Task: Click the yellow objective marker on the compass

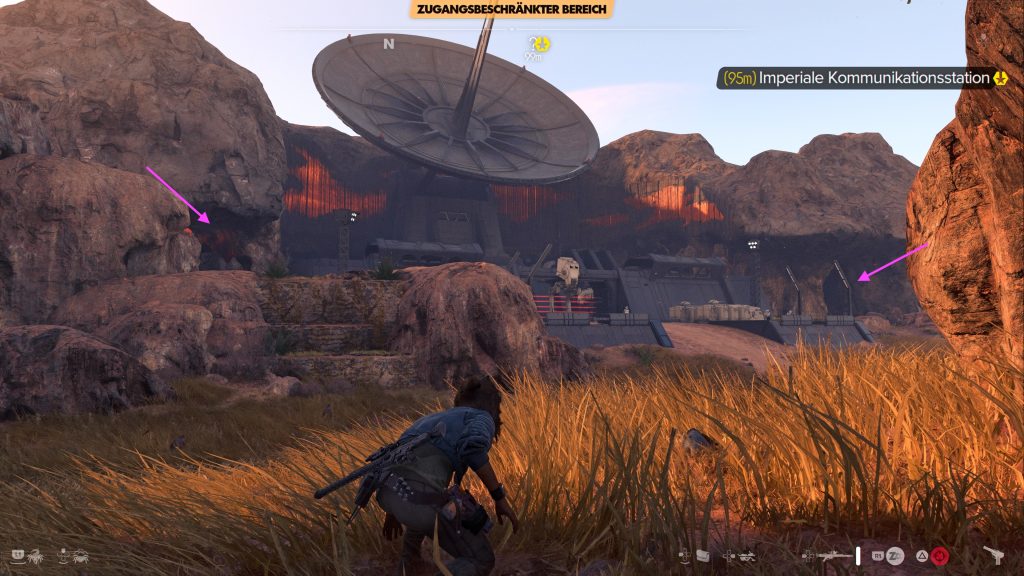Action: 540,43
